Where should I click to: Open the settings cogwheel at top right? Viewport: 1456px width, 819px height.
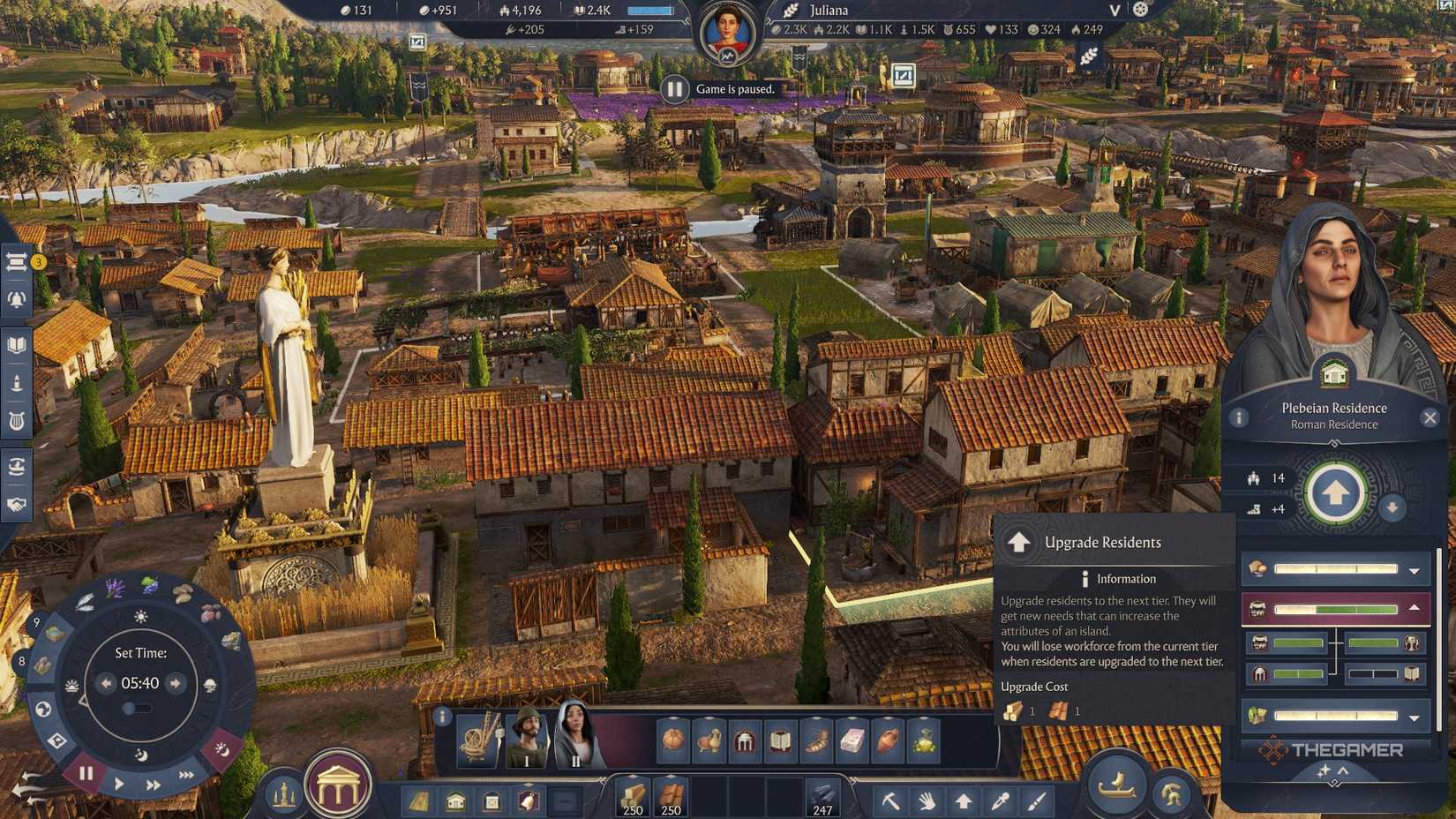[1141, 9]
